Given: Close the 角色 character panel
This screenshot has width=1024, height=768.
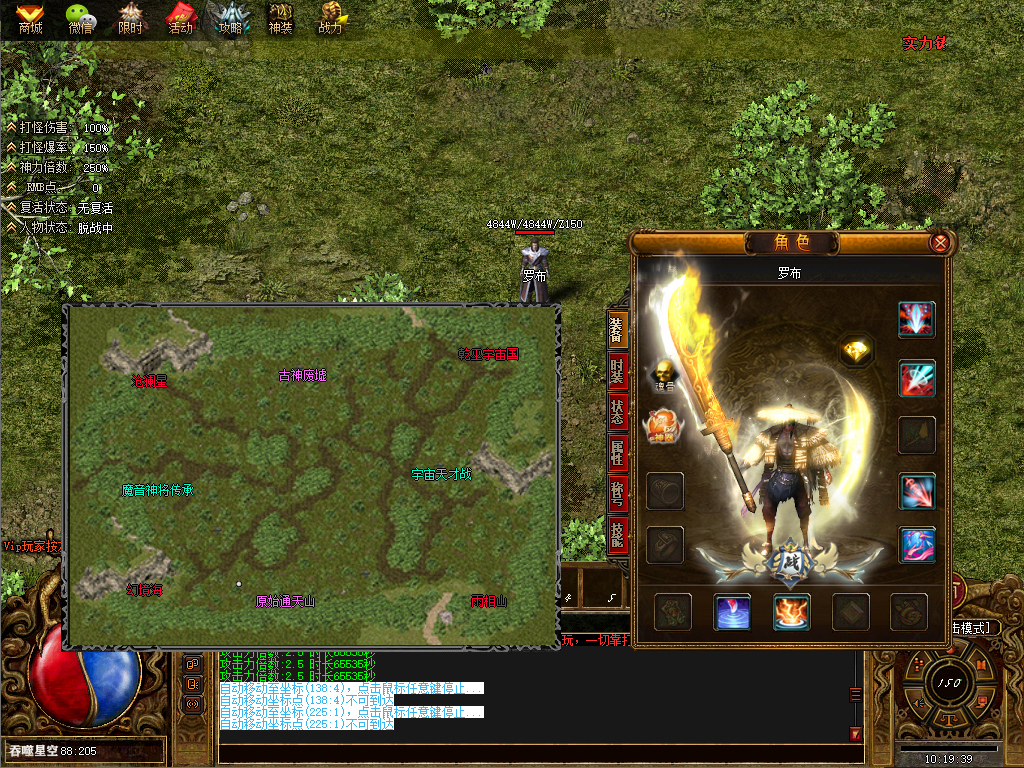Looking at the screenshot, I should (939, 242).
